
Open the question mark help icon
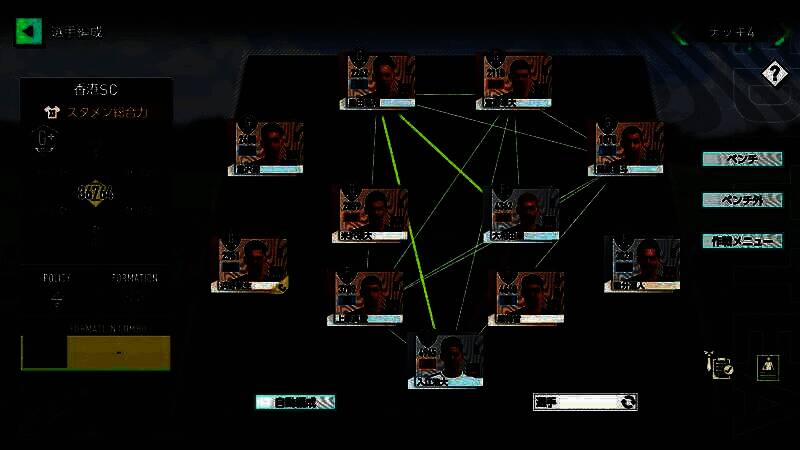(773, 73)
